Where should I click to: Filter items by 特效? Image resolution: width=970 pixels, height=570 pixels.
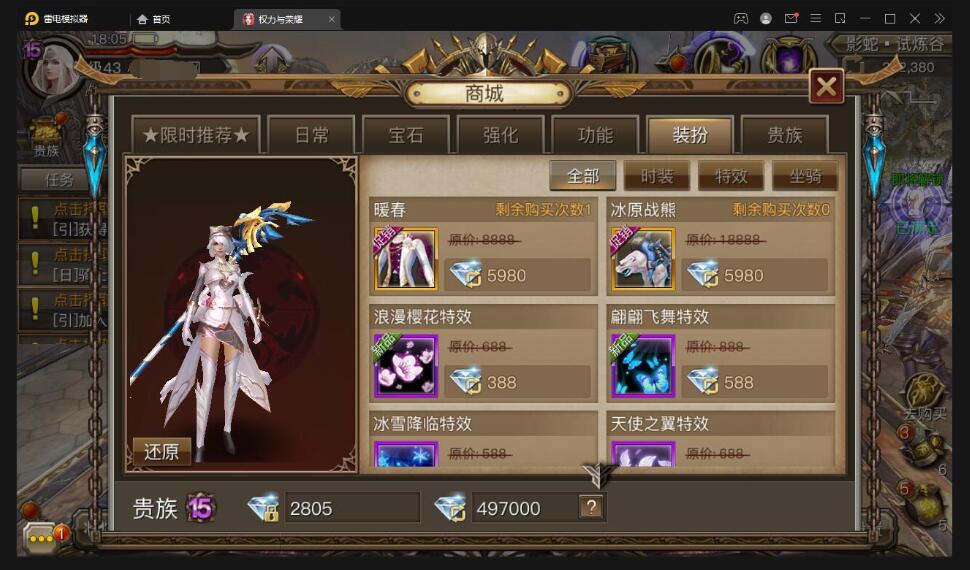click(731, 176)
